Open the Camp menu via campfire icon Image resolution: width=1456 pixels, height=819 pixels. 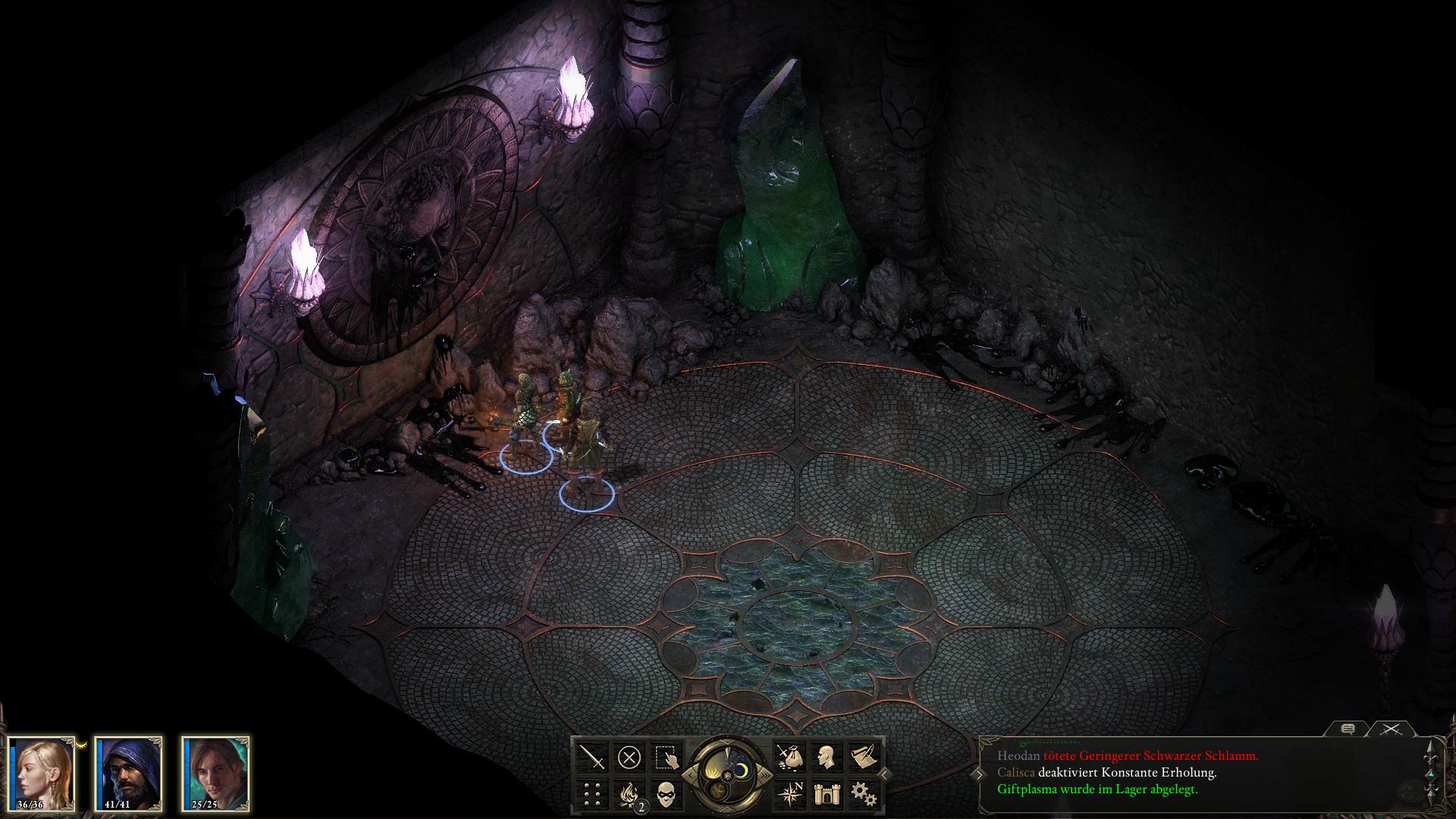pyautogui.click(x=630, y=796)
